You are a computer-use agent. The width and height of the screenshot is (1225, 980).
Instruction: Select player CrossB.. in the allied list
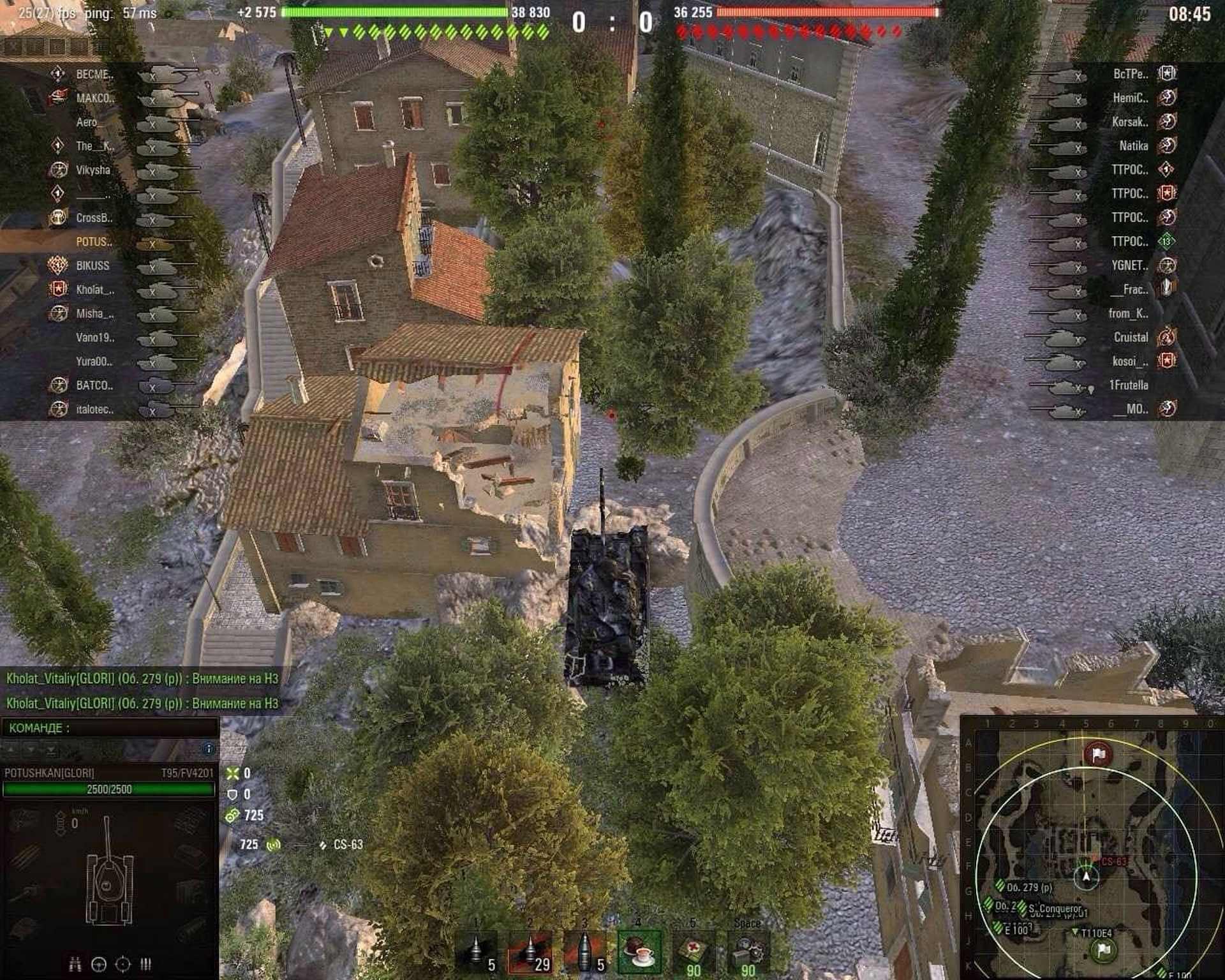pos(94,218)
